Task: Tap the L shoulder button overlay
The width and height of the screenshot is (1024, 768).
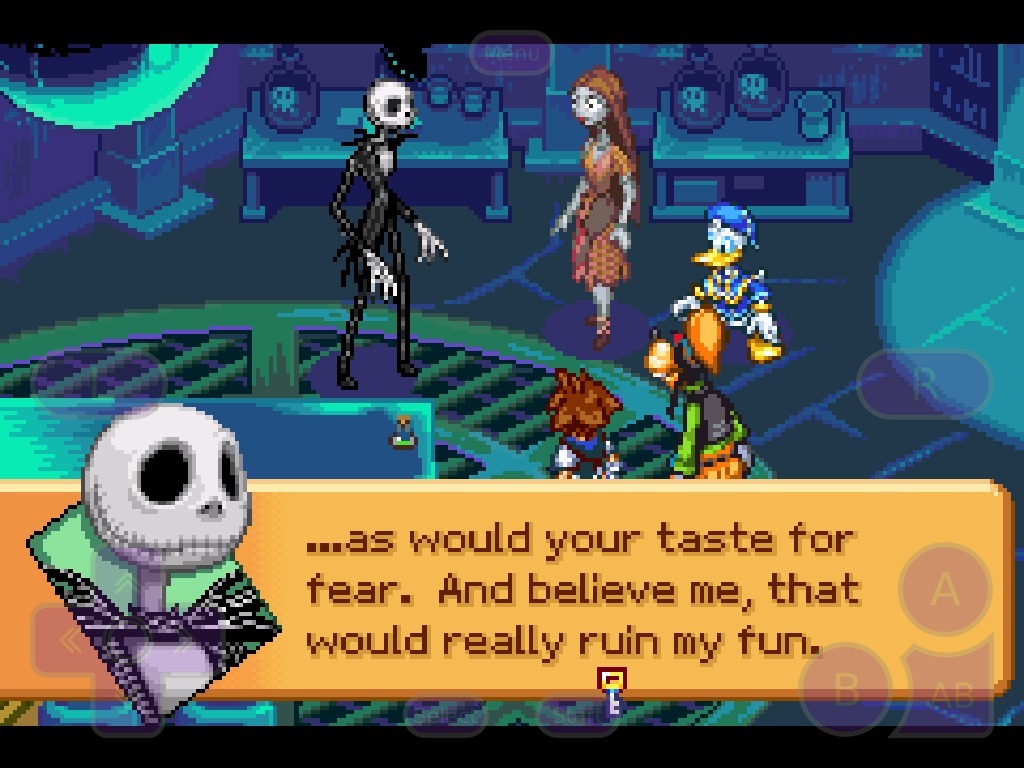Action: click(98, 382)
